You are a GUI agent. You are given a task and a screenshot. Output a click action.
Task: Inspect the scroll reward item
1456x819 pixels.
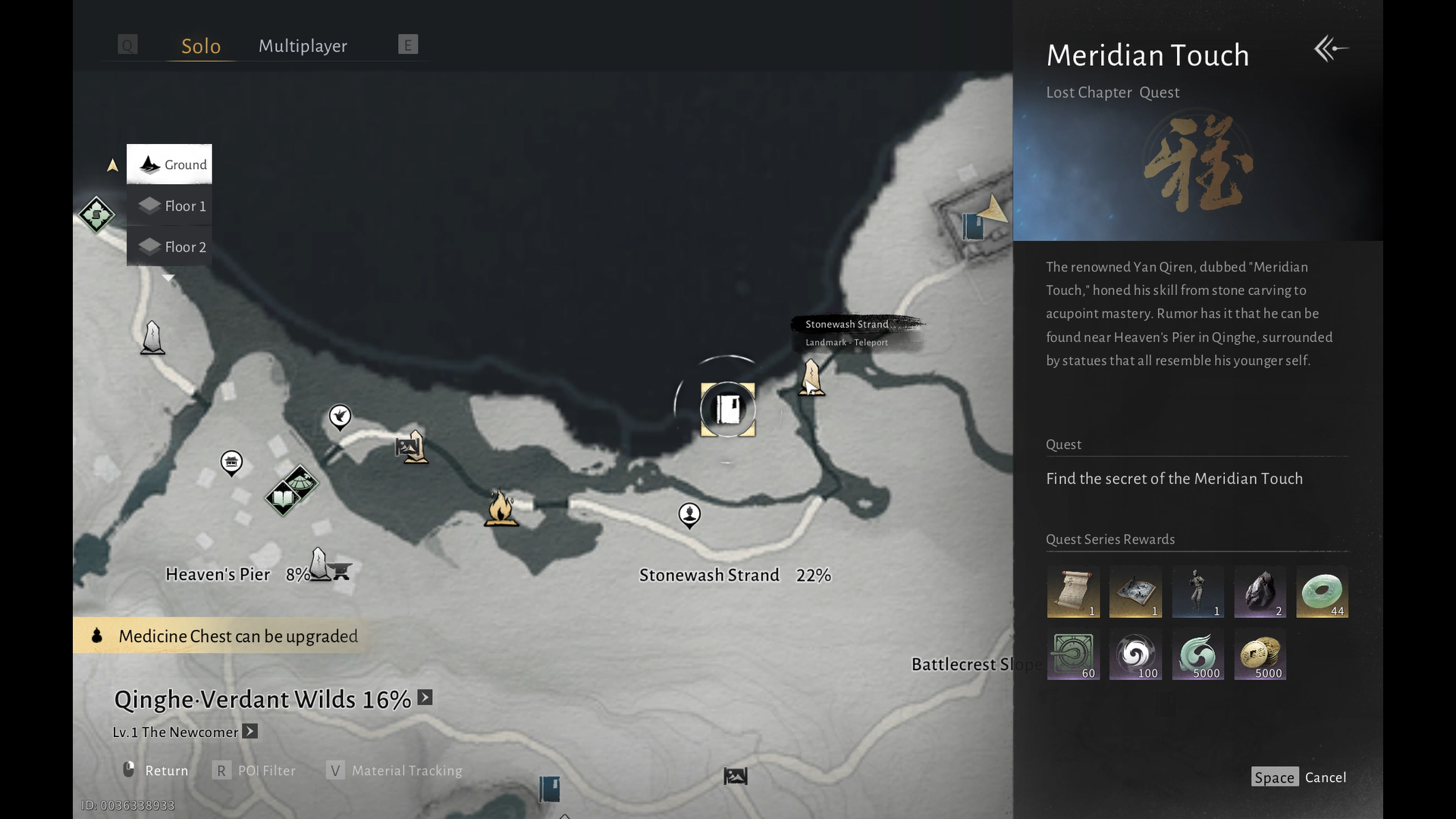1072,591
